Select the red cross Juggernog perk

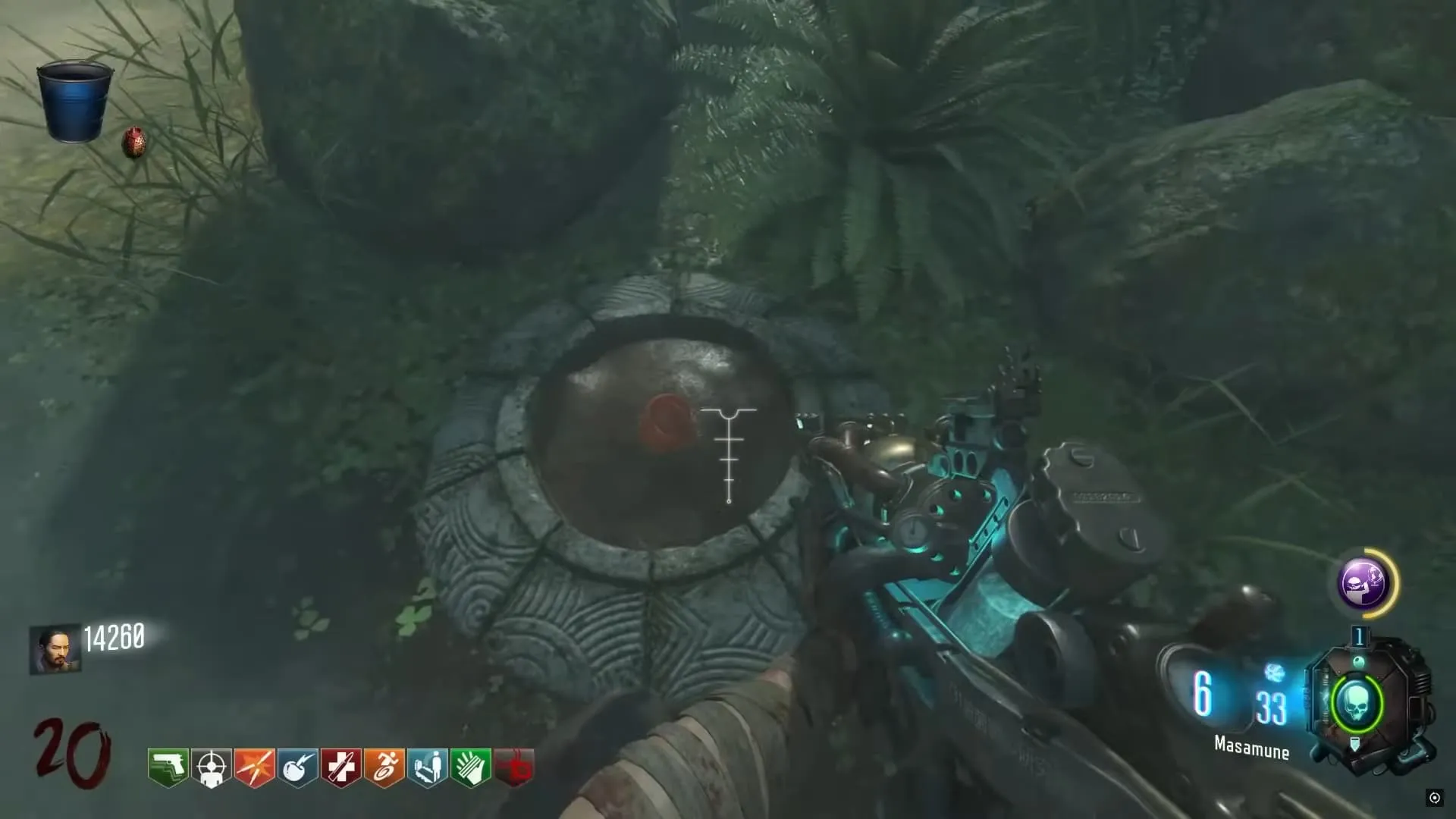341,768
